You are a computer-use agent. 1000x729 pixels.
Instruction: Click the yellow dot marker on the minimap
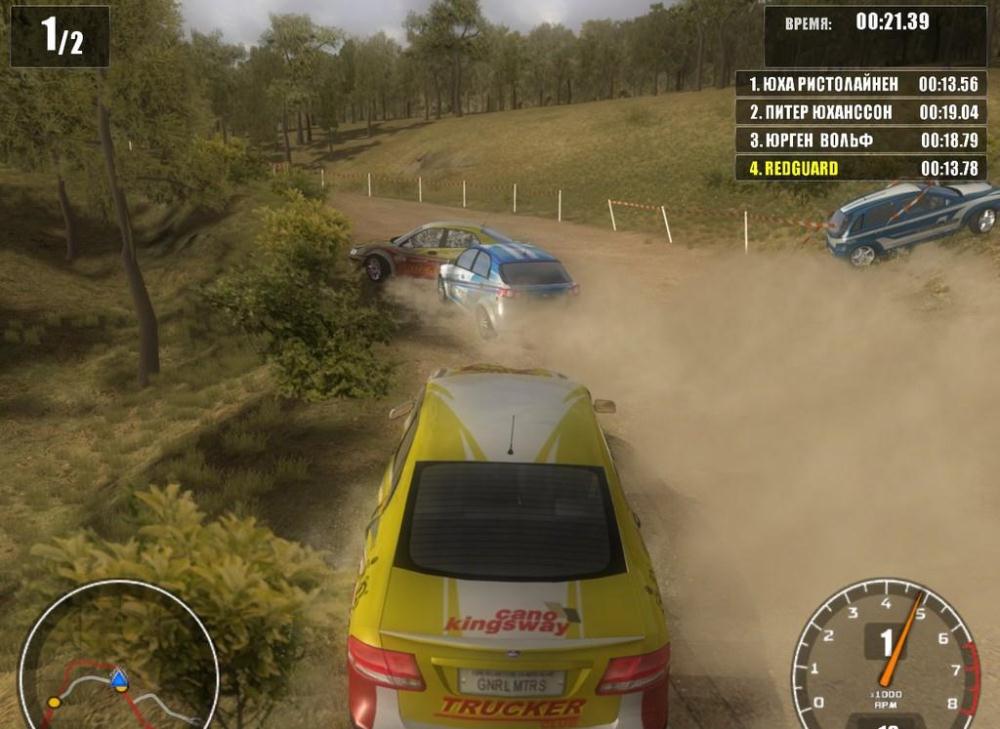[54, 702]
